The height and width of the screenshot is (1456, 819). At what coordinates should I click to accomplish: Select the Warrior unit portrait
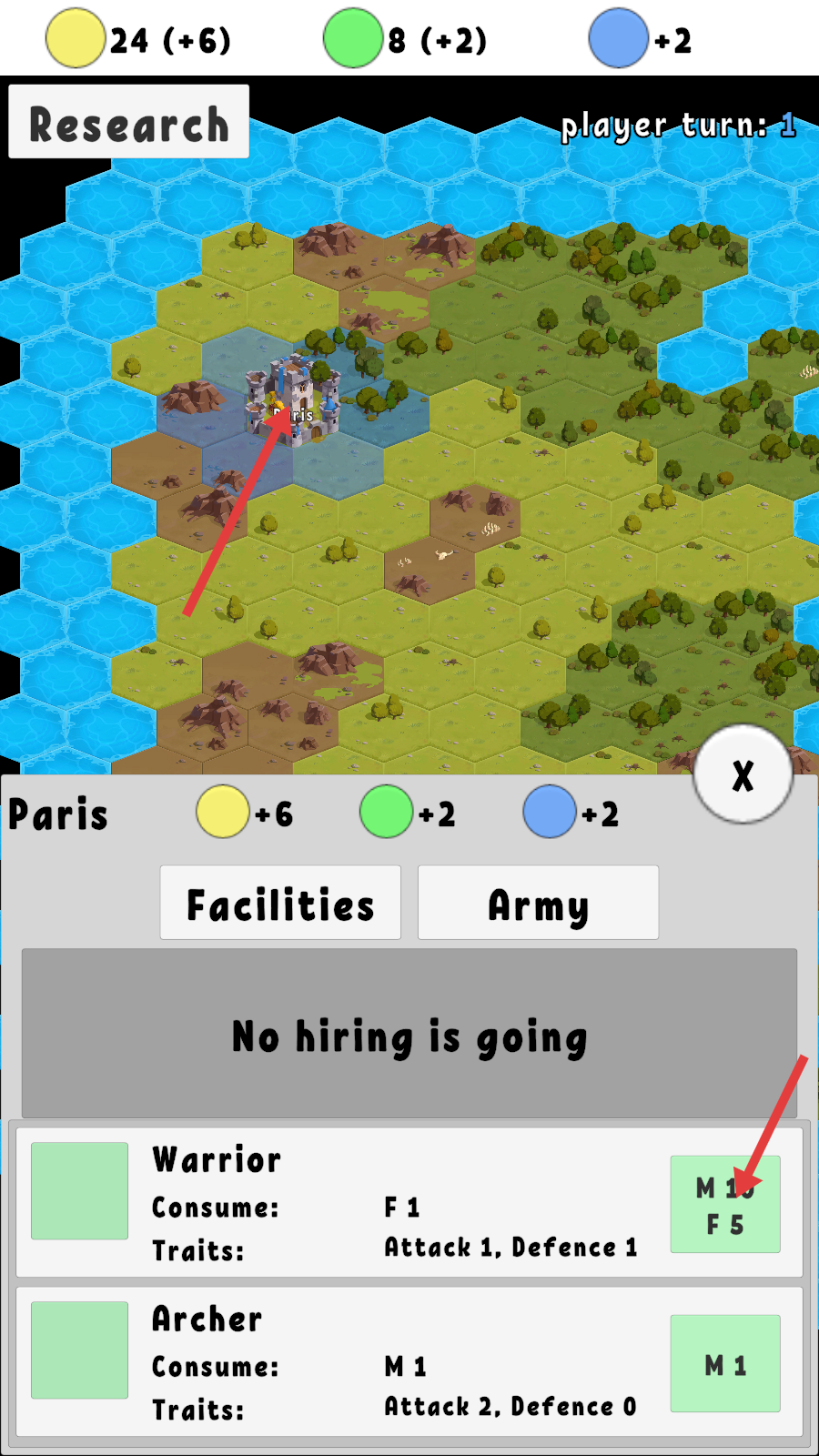[x=80, y=1190]
